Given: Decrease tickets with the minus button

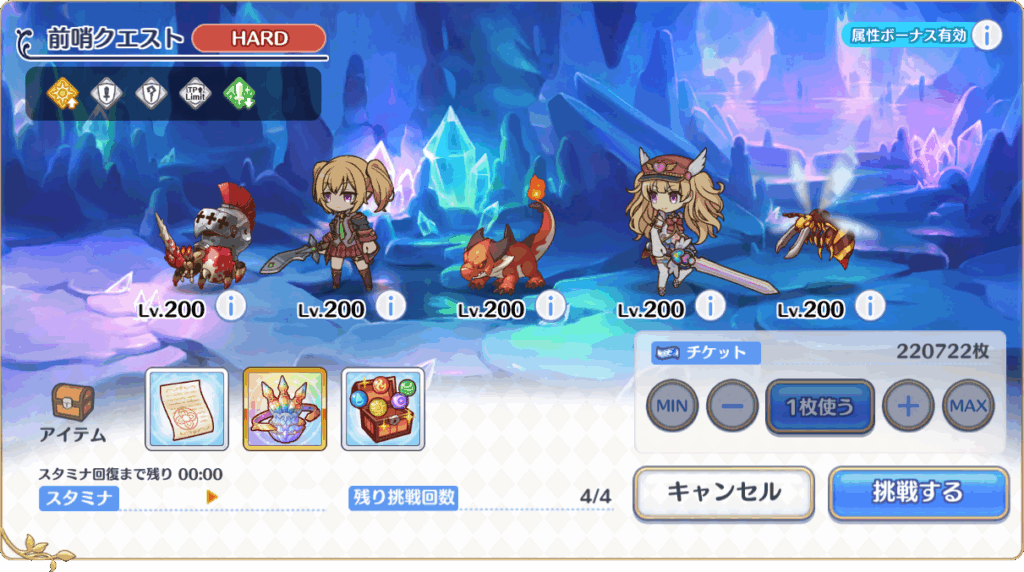Looking at the screenshot, I should coord(732,407).
